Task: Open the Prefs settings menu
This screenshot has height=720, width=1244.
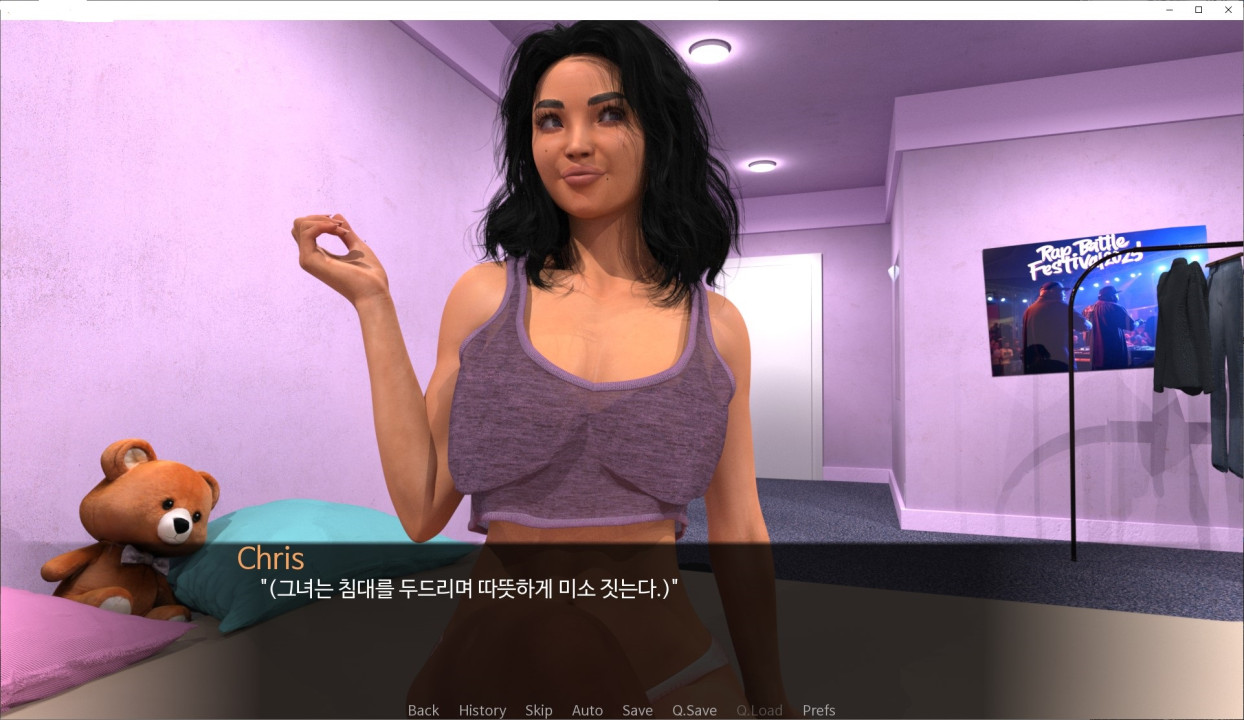Action: (818, 710)
